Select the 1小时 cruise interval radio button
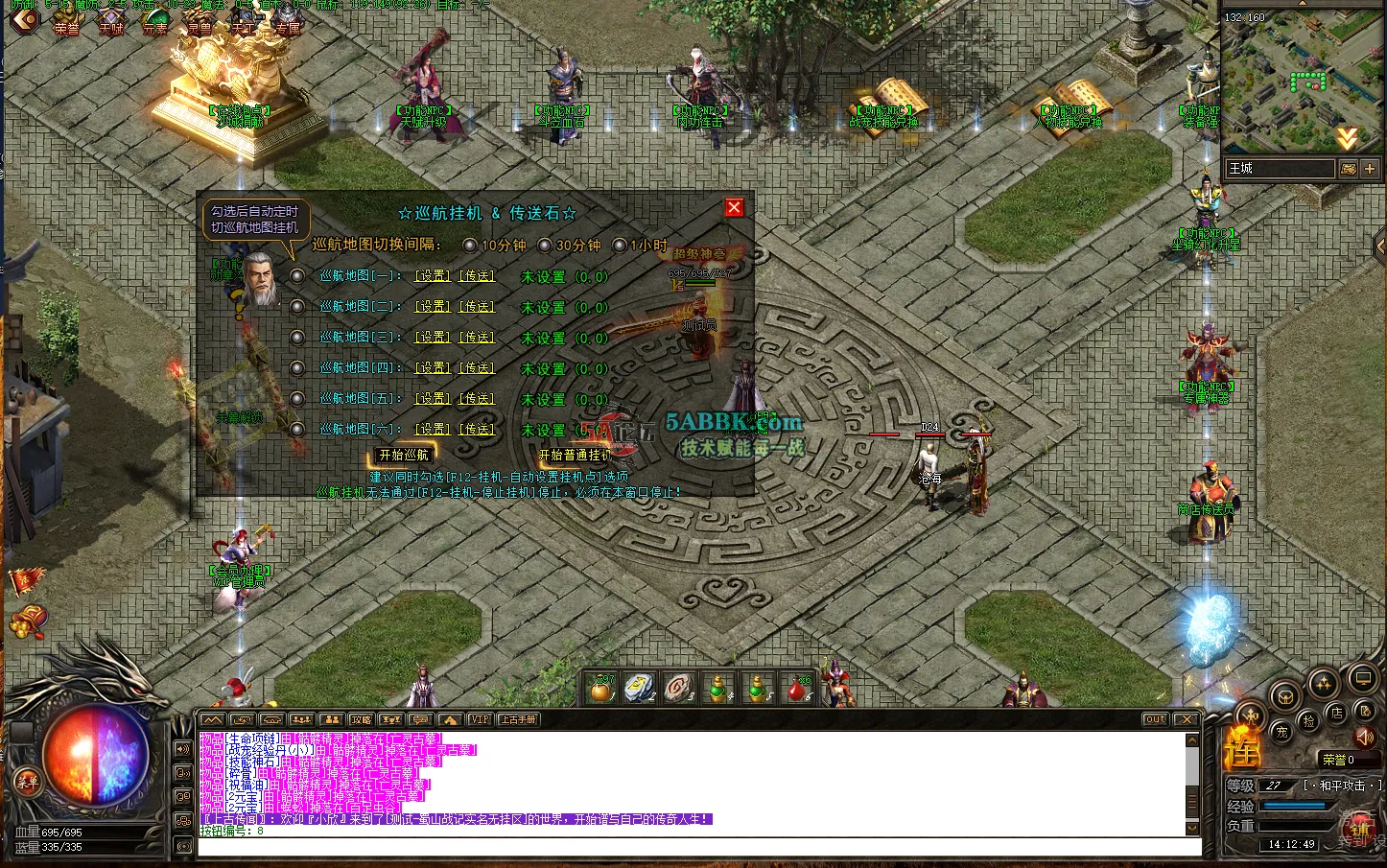 (x=622, y=246)
